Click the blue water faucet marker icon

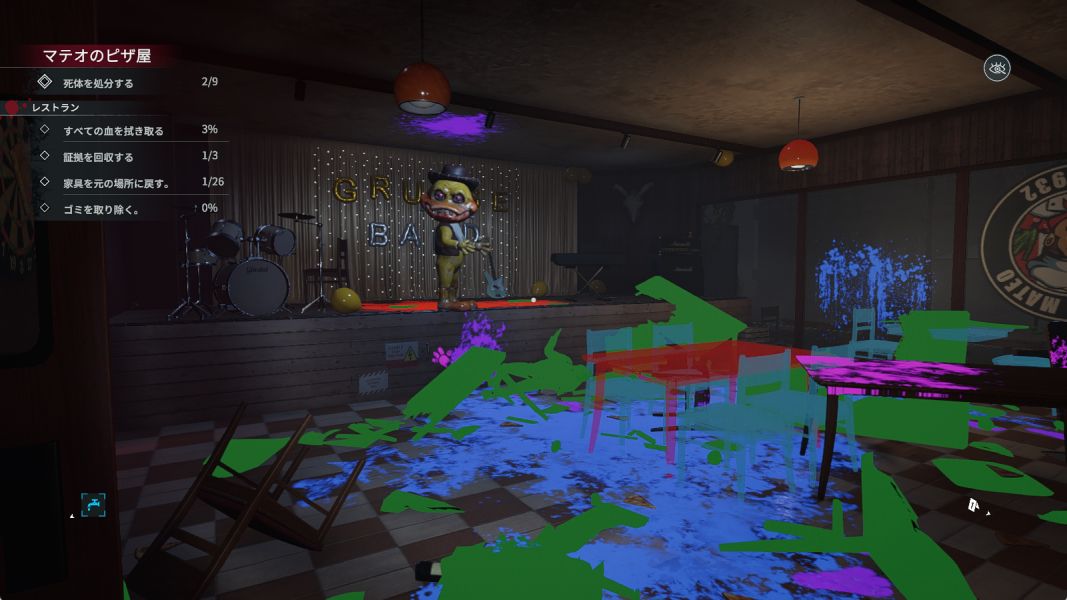click(93, 505)
